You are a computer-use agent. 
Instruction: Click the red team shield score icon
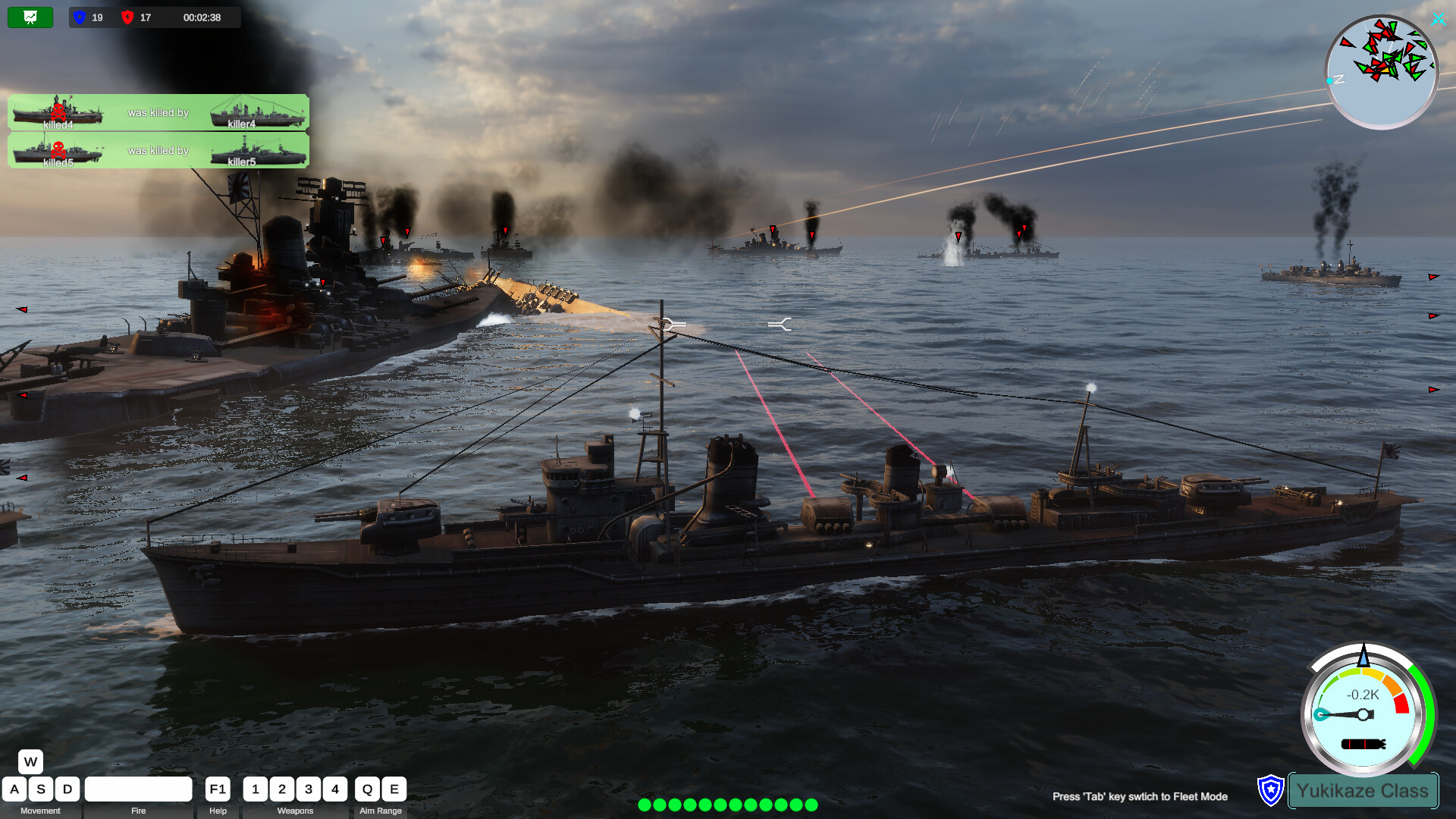tap(129, 17)
